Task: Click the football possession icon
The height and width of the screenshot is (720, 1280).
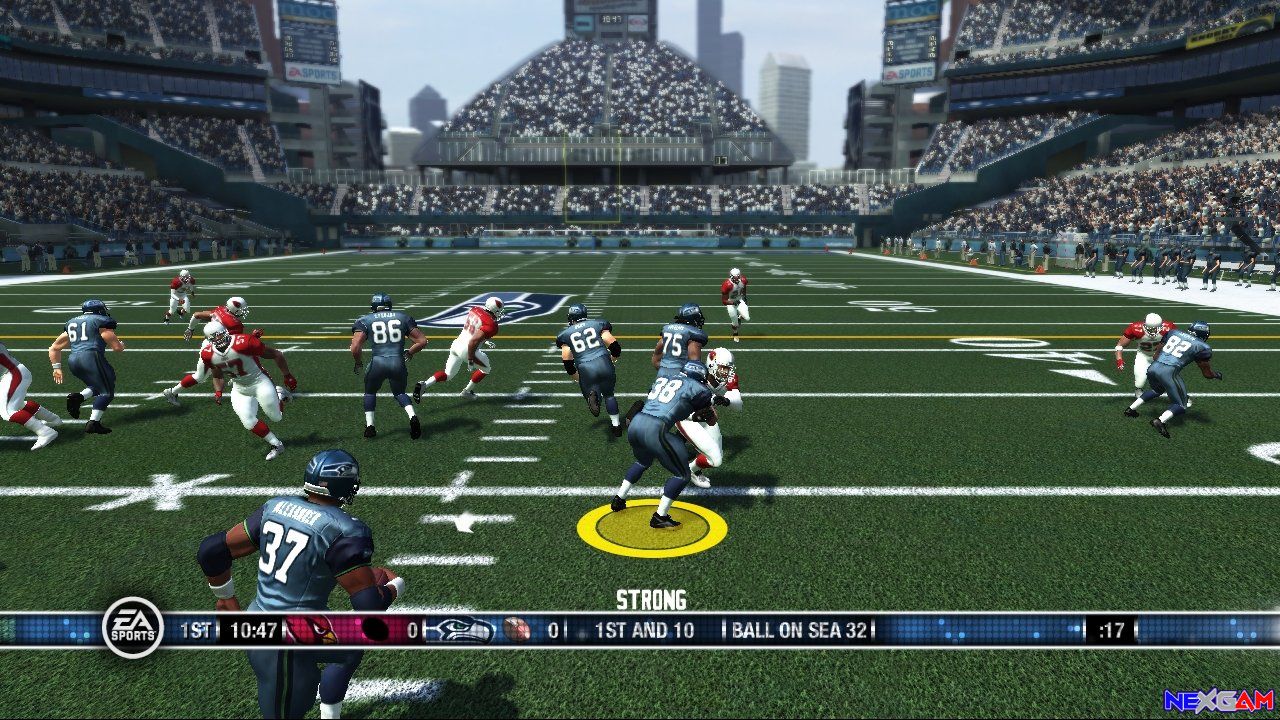Action: click(x=516, y=630)
